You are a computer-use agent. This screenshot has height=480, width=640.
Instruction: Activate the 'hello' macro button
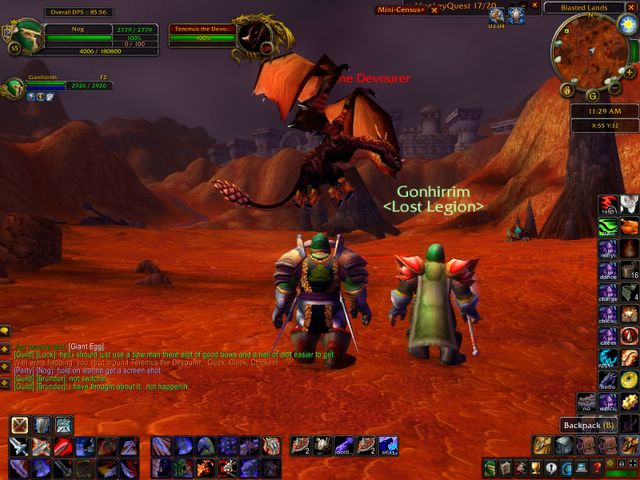coord(607,380)
